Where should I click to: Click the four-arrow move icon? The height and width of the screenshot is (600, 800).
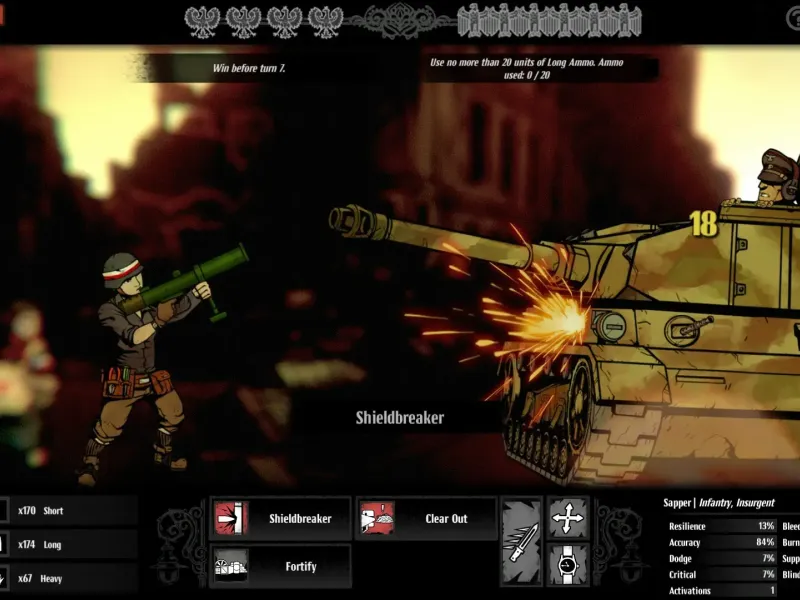pos(568,518)
